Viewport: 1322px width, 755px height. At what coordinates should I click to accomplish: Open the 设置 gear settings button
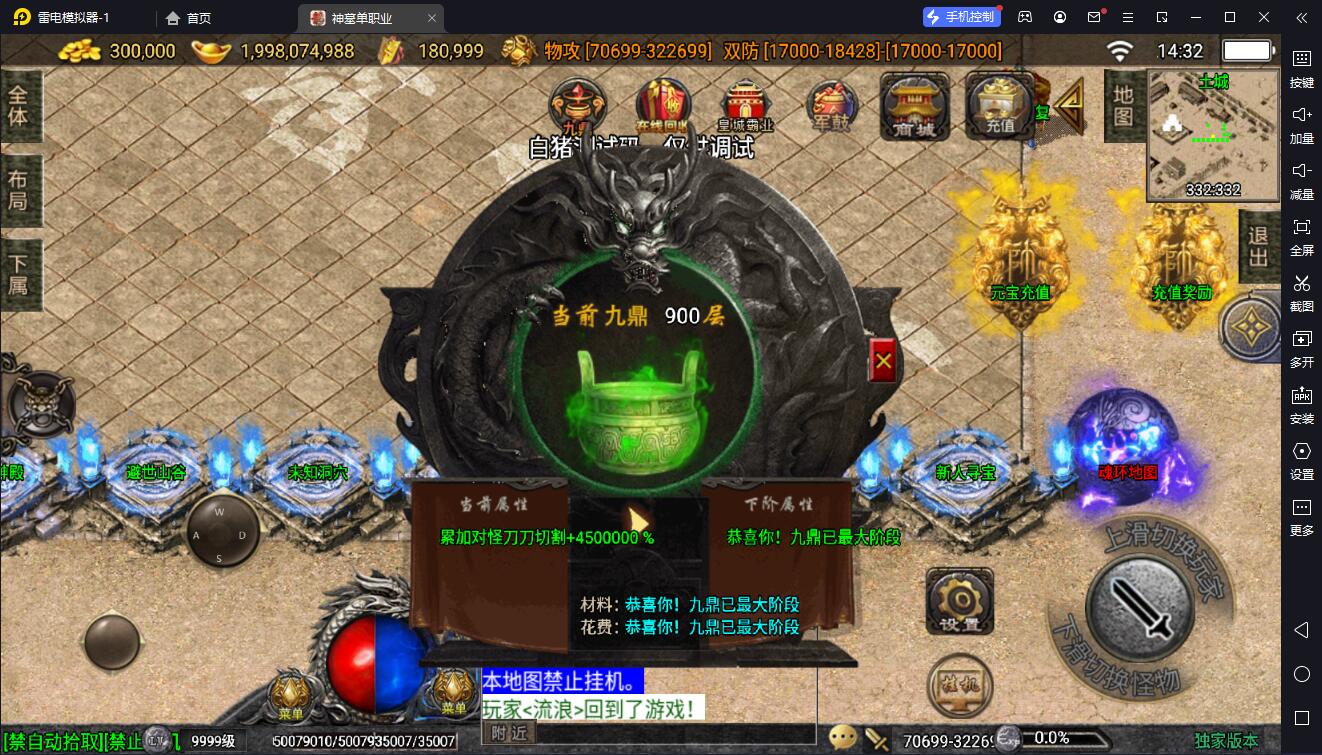click(959, 601)
